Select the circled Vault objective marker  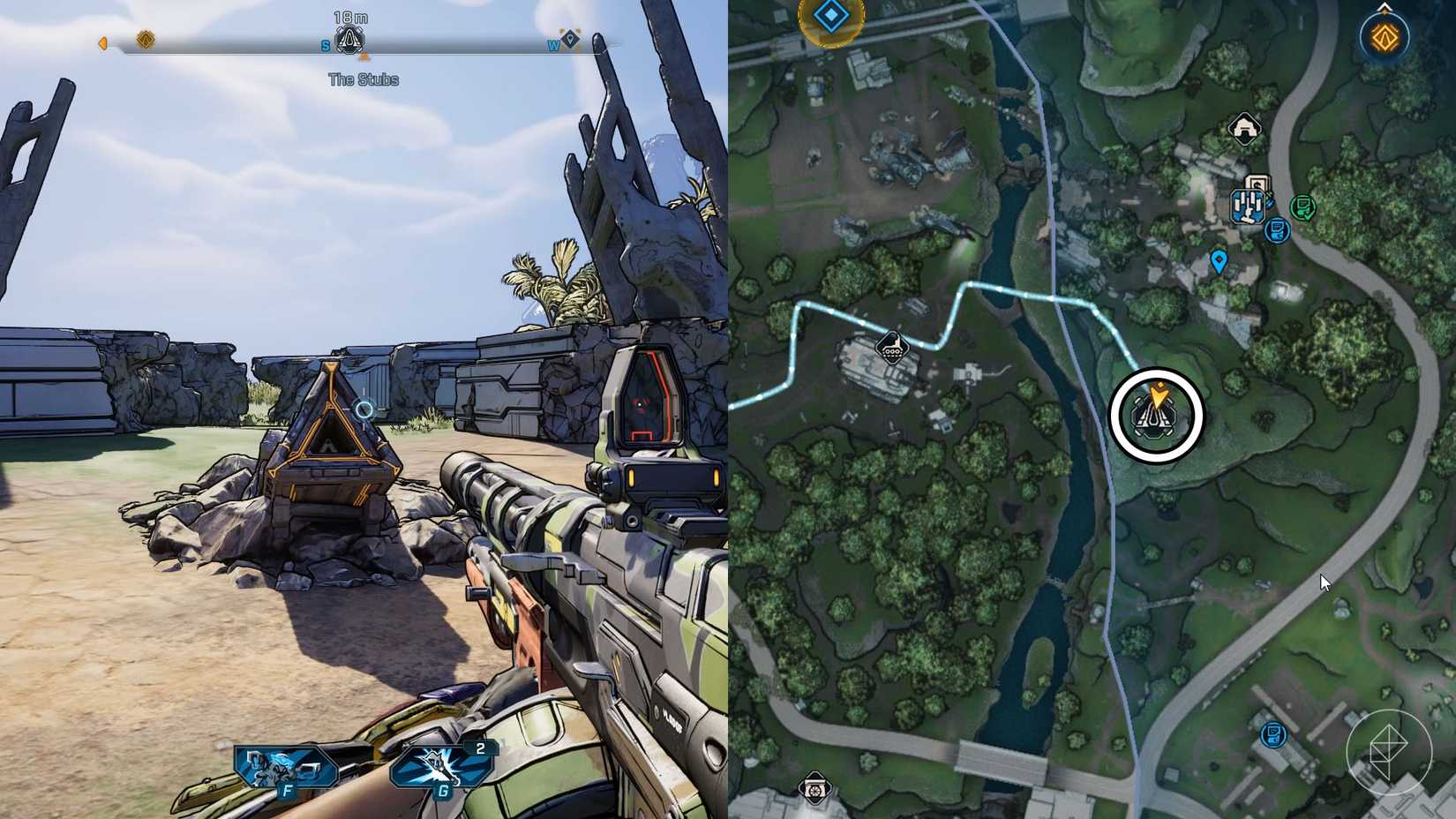tap(1157, 417)
